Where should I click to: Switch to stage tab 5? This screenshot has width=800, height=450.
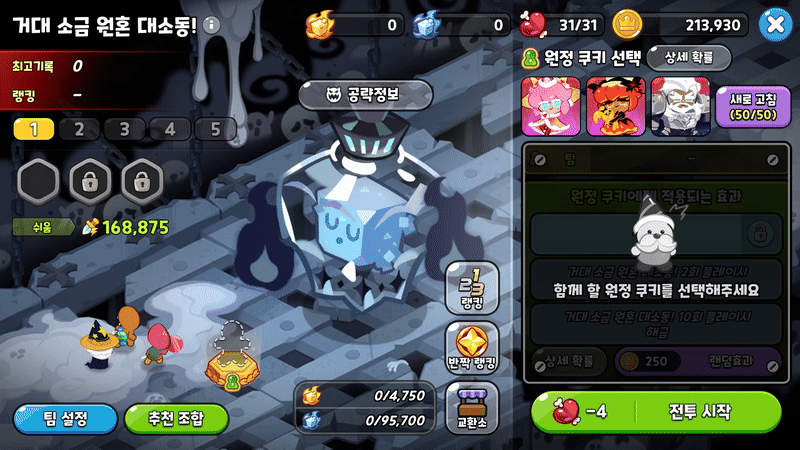(x=215, y=129)
